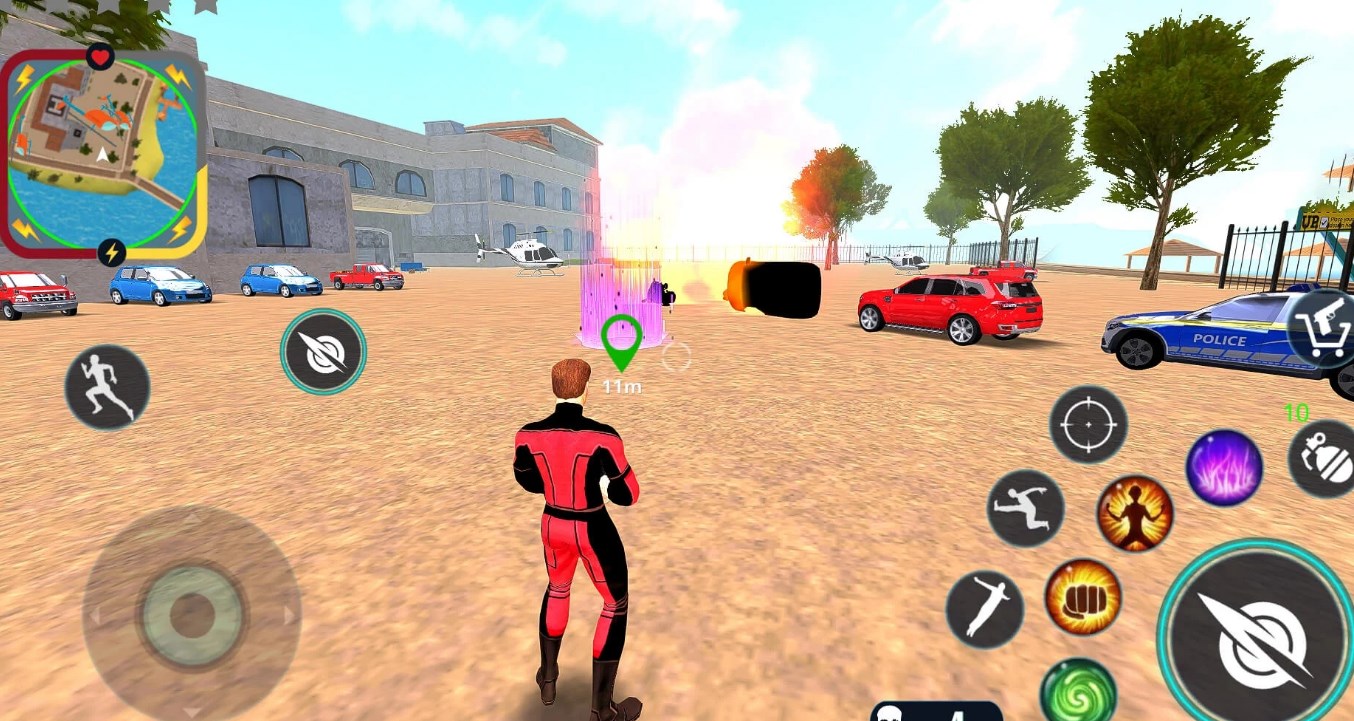Tap the running man sprint button
1354x721 pixels.
108,387
